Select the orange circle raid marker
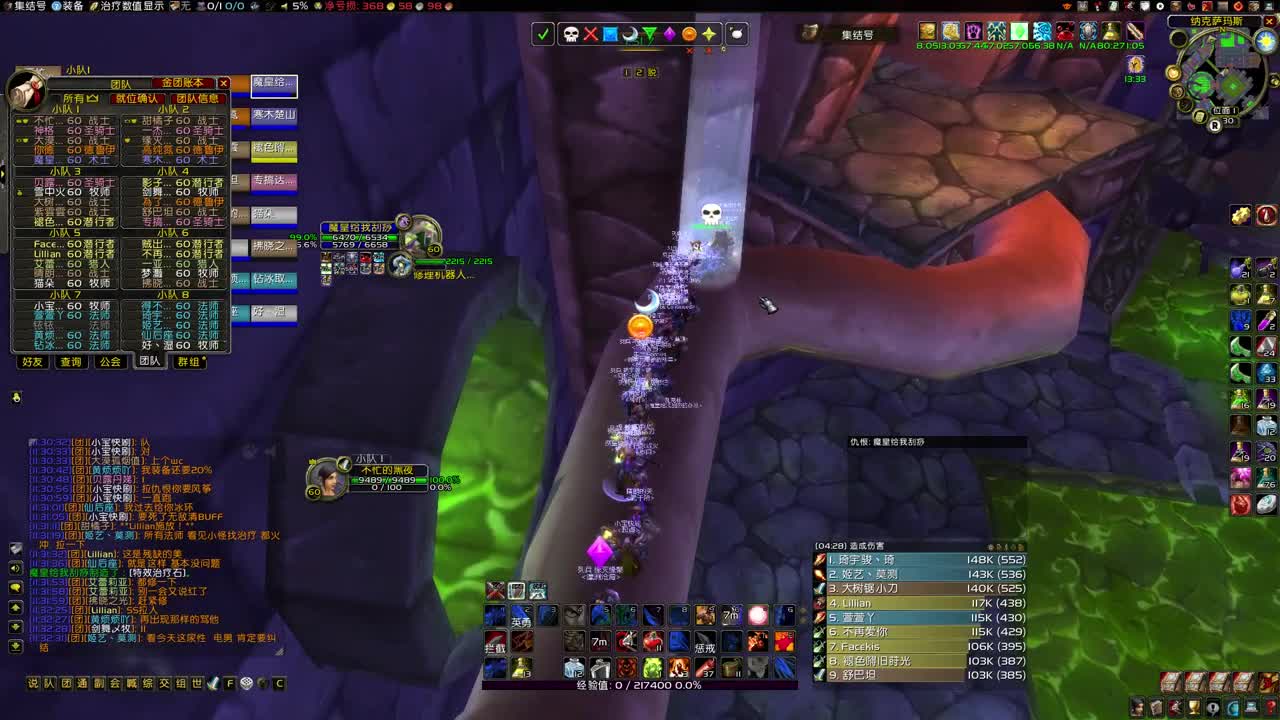 click(x=688, y=33)
